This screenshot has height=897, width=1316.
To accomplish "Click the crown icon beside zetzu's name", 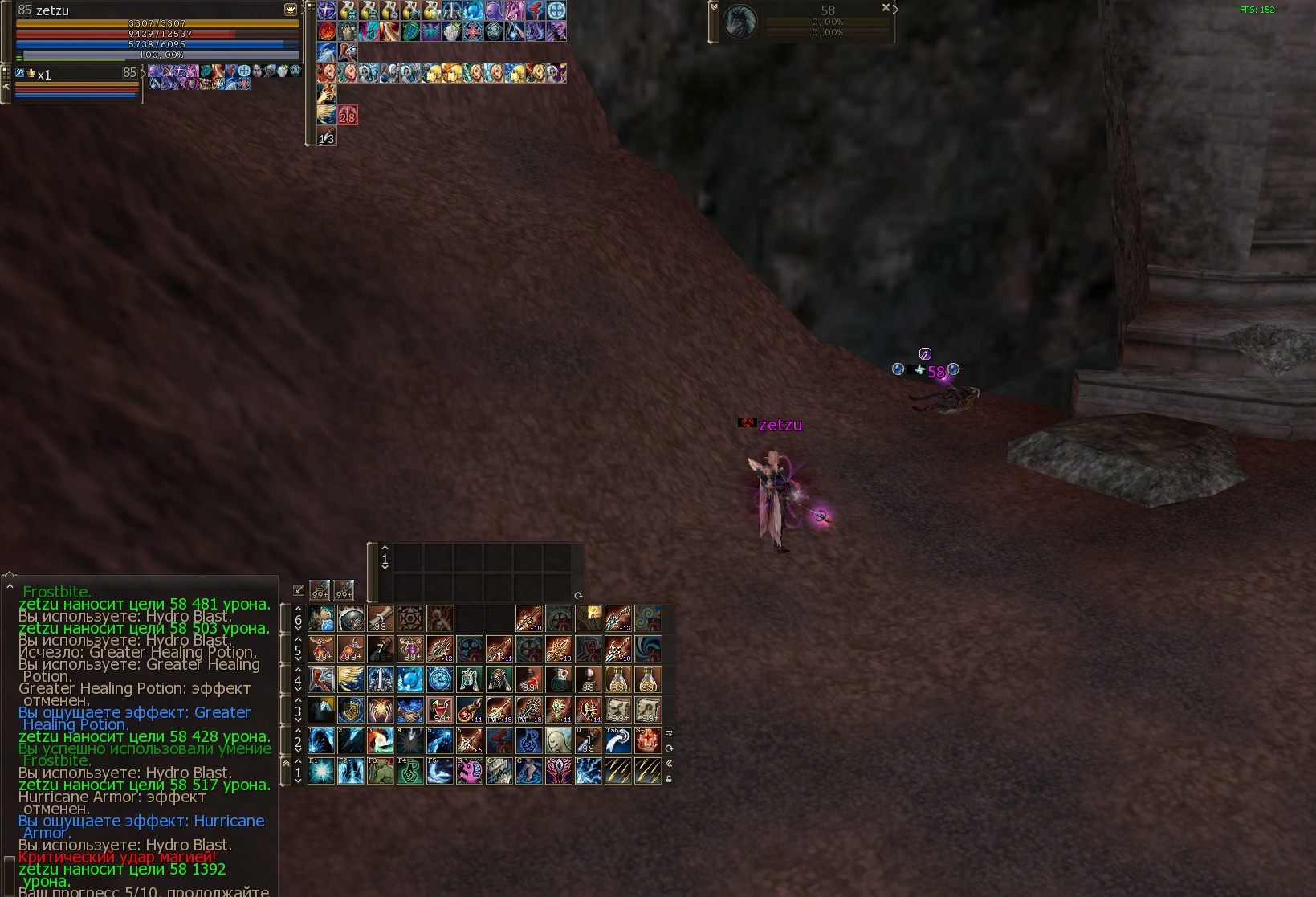I will [x=291, y=10].
